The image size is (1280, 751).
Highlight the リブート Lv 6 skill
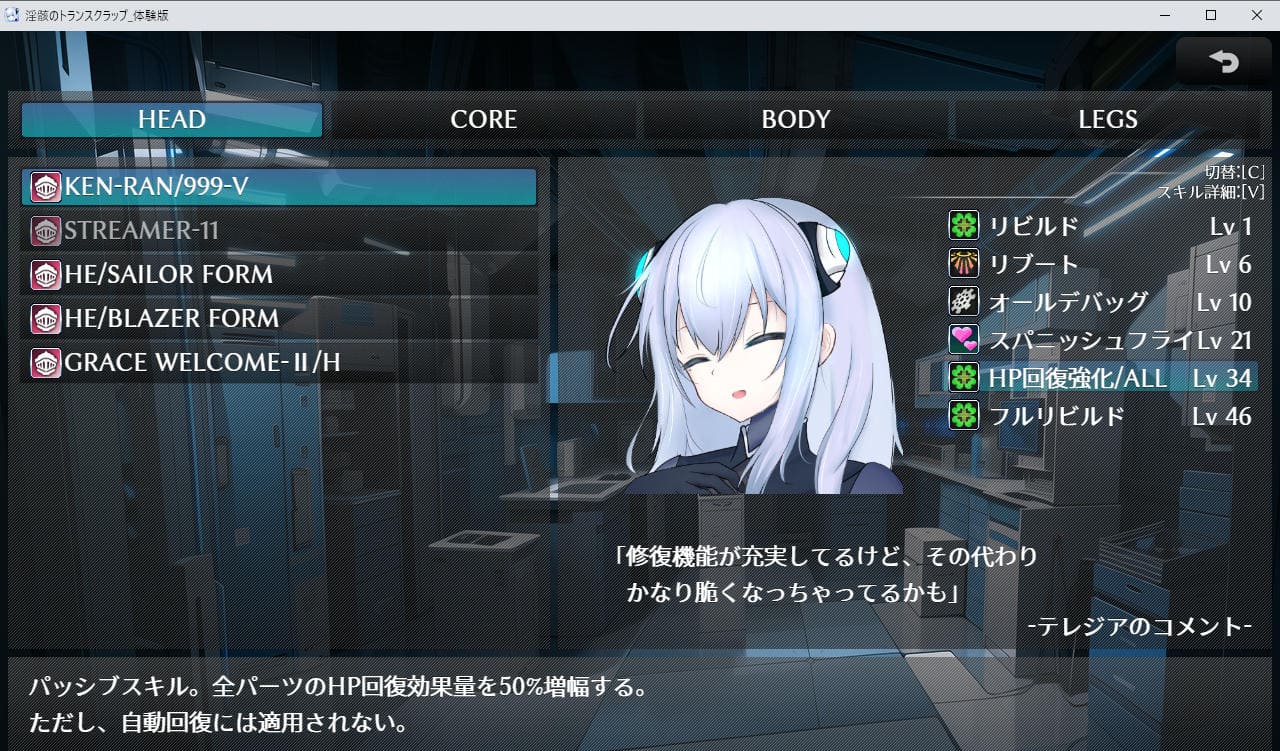tap(1100, 264)
